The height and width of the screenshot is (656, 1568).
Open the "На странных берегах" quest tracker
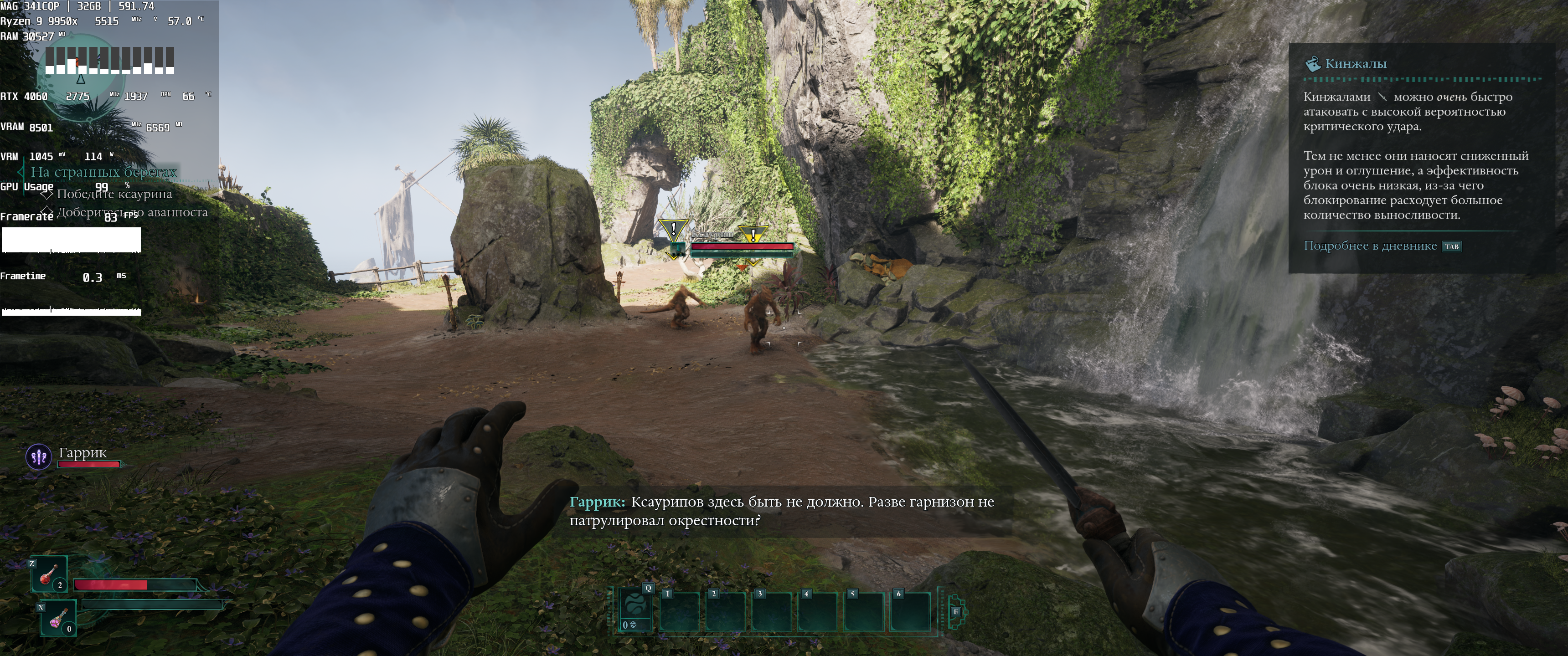point(103,172)
